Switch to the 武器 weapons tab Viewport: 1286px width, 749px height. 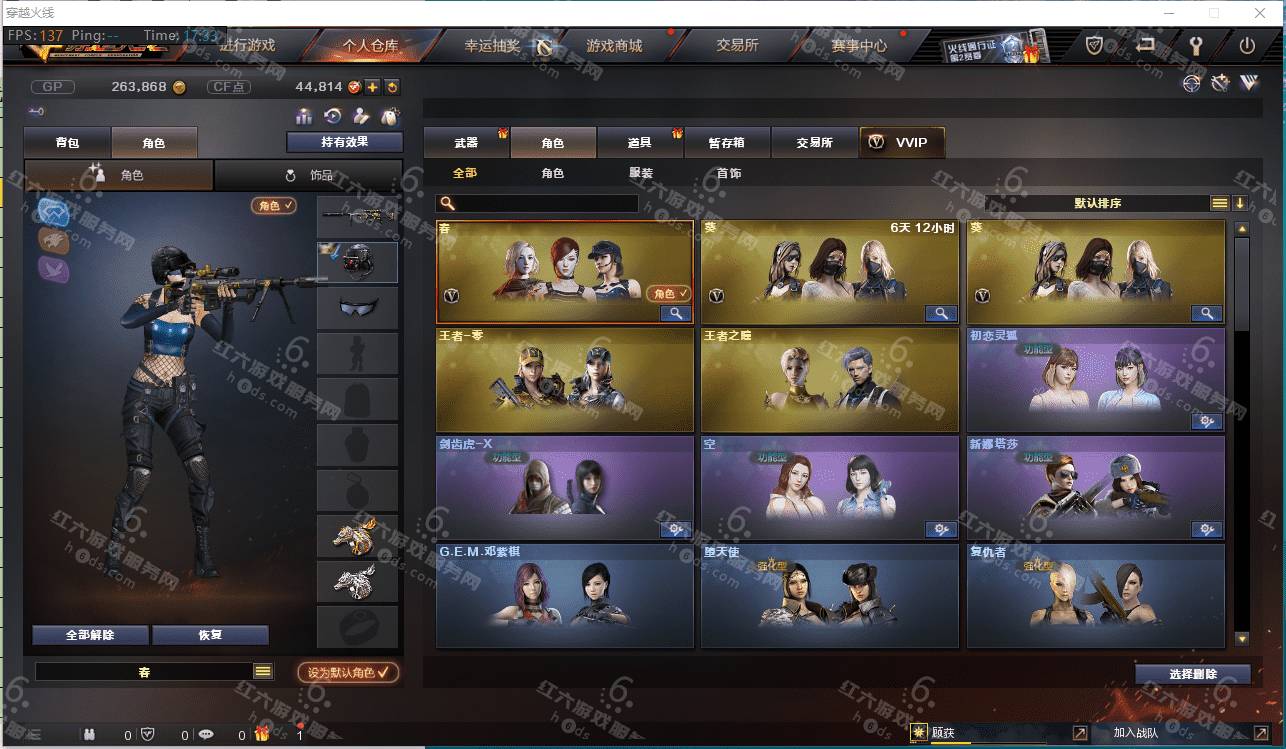[466, 143]
